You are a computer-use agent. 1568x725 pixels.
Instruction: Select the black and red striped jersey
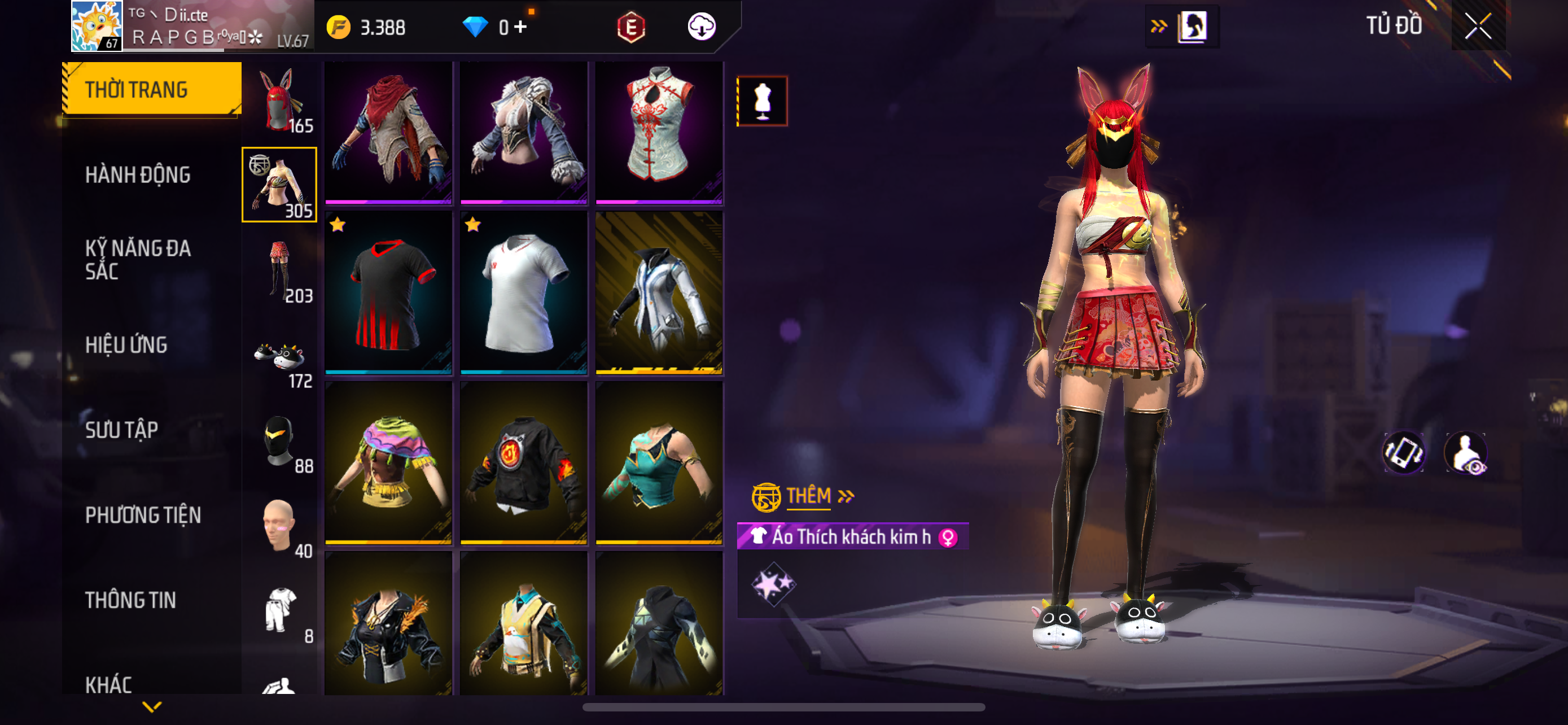pyautogui.click(x=388, y=293)
